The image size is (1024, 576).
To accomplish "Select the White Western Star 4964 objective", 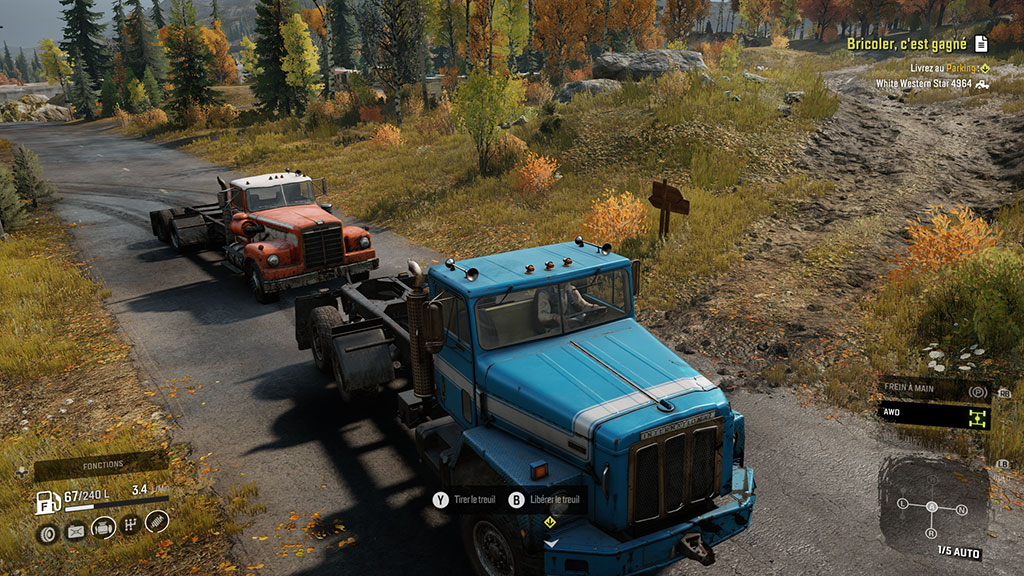I will (923, 84).
